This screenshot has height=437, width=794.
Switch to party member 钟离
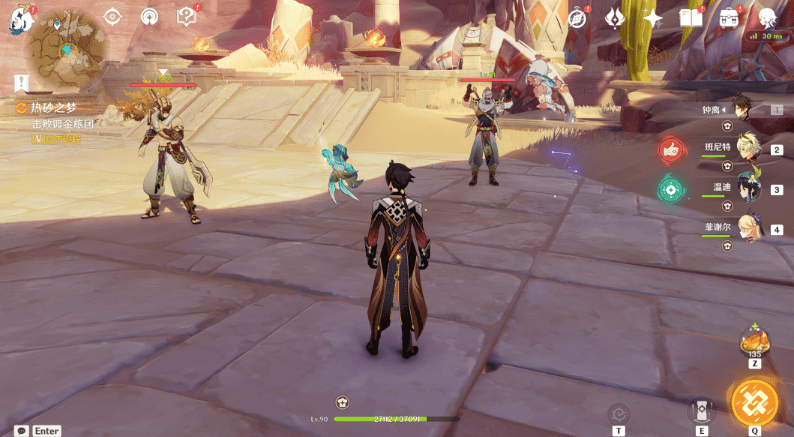click(741, 109)
